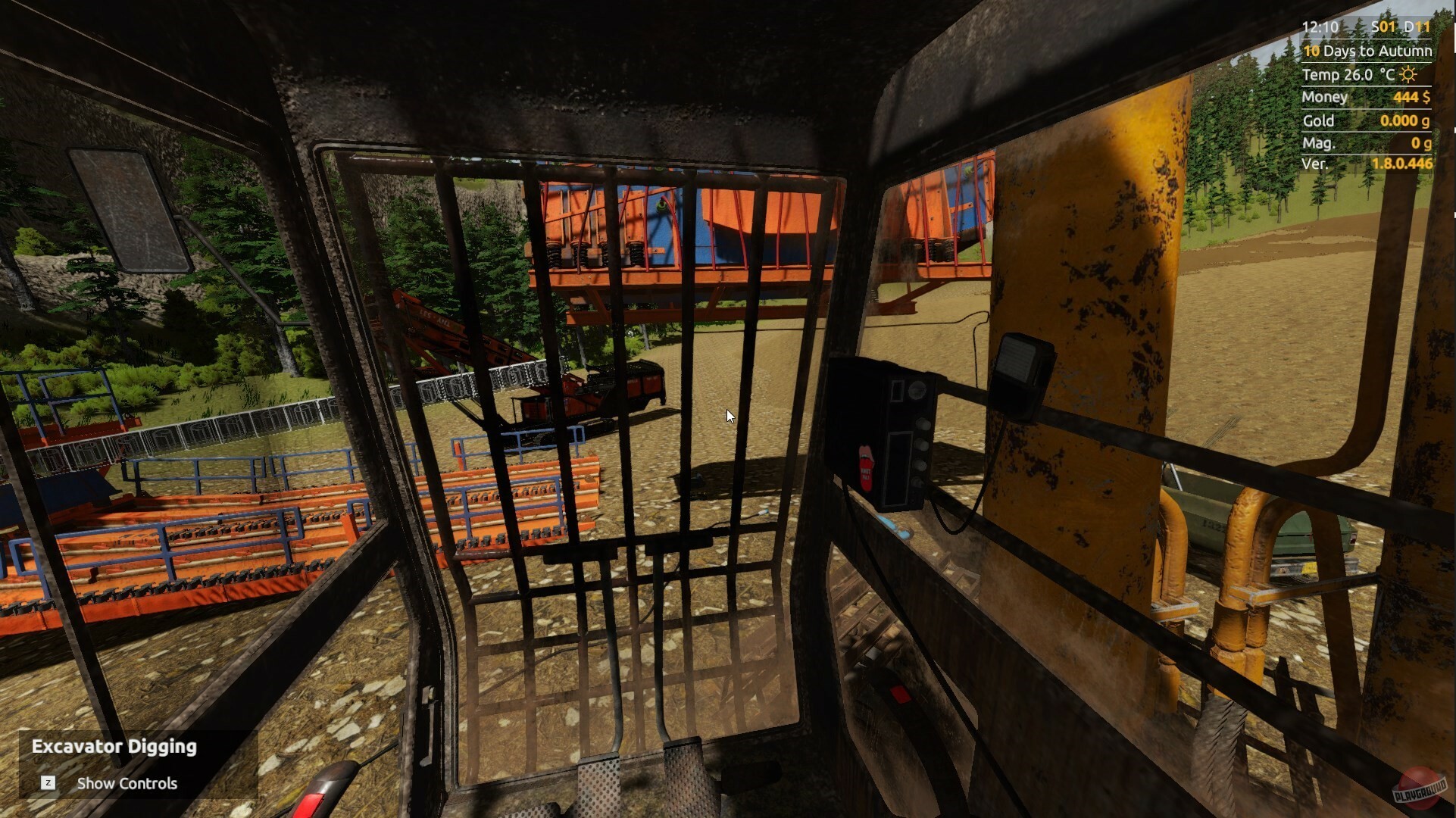1456x818 pixels.
Task: Click the Z key badge beside Show Controls
Action: pos(48,784)
